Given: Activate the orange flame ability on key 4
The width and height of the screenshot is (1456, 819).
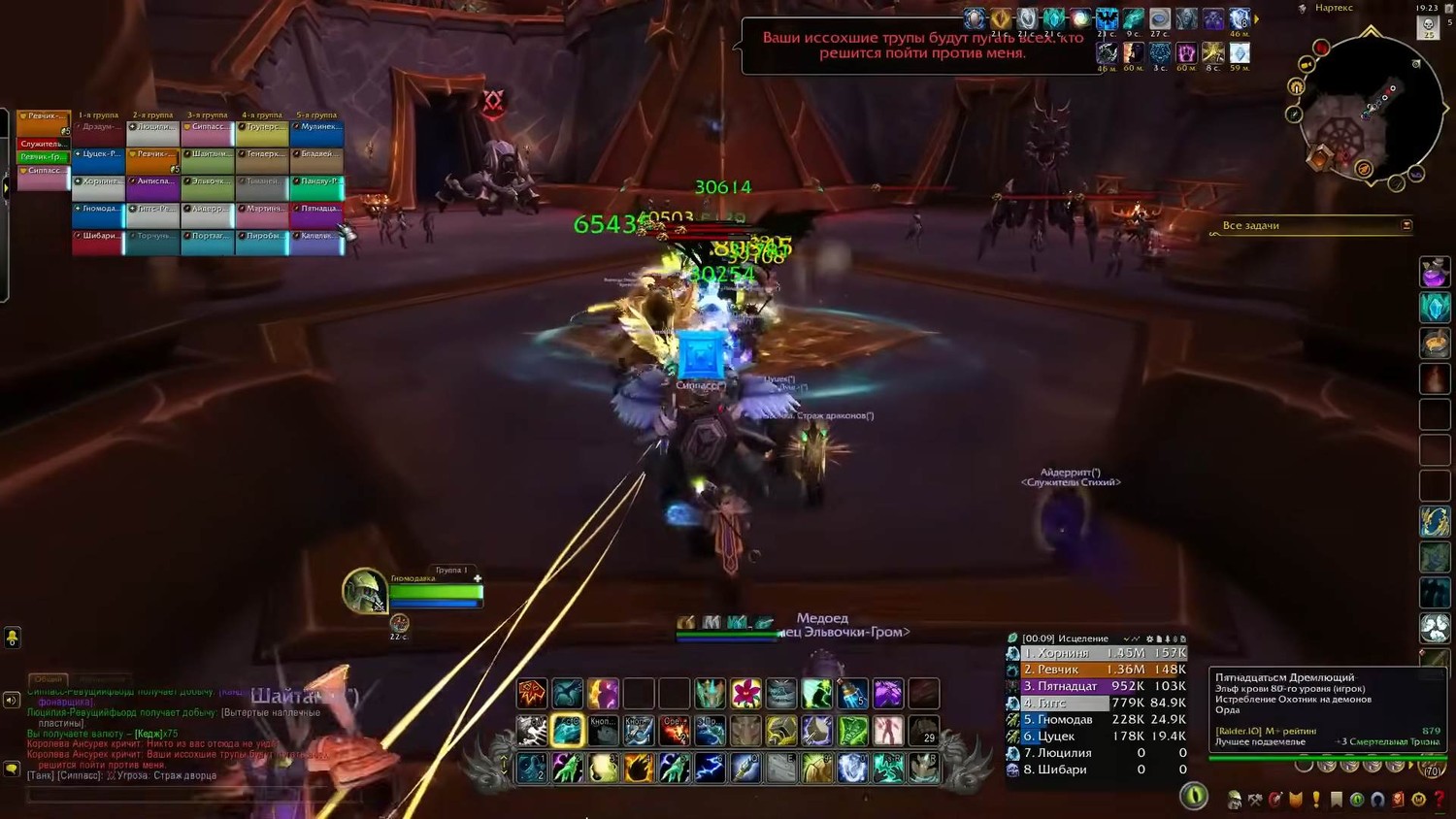Looking at the screenshot, I should click(x=639, y=768).
